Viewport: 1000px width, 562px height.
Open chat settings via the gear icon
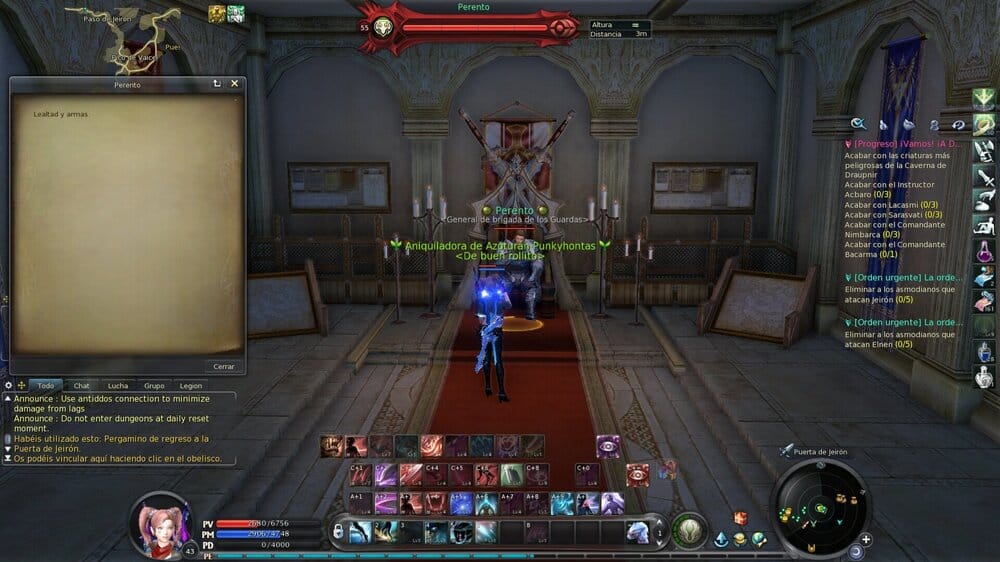click(9, 385)
